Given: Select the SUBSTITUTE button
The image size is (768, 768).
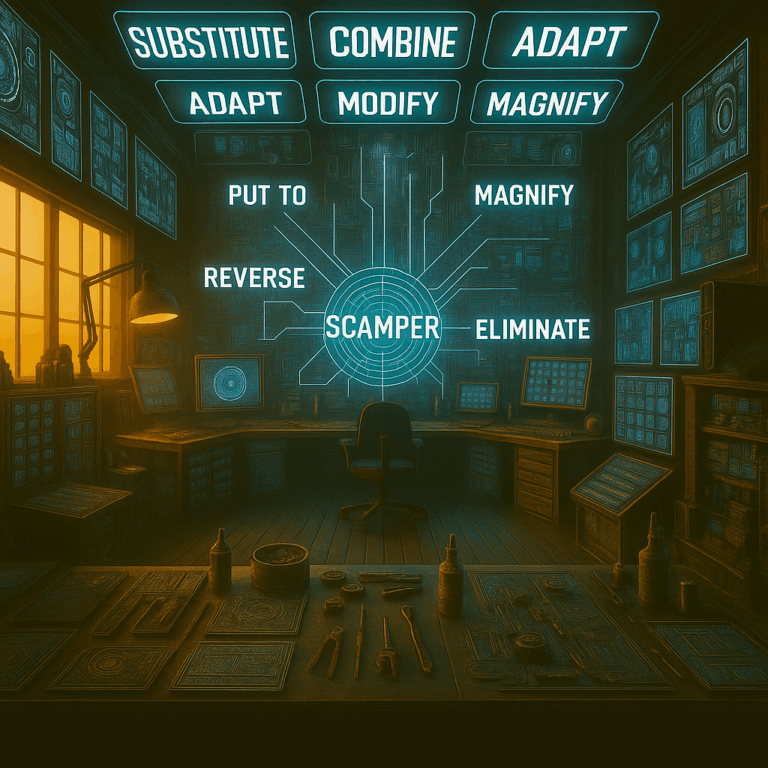Looking at the screenshot, I should click(x=210, y=42).
